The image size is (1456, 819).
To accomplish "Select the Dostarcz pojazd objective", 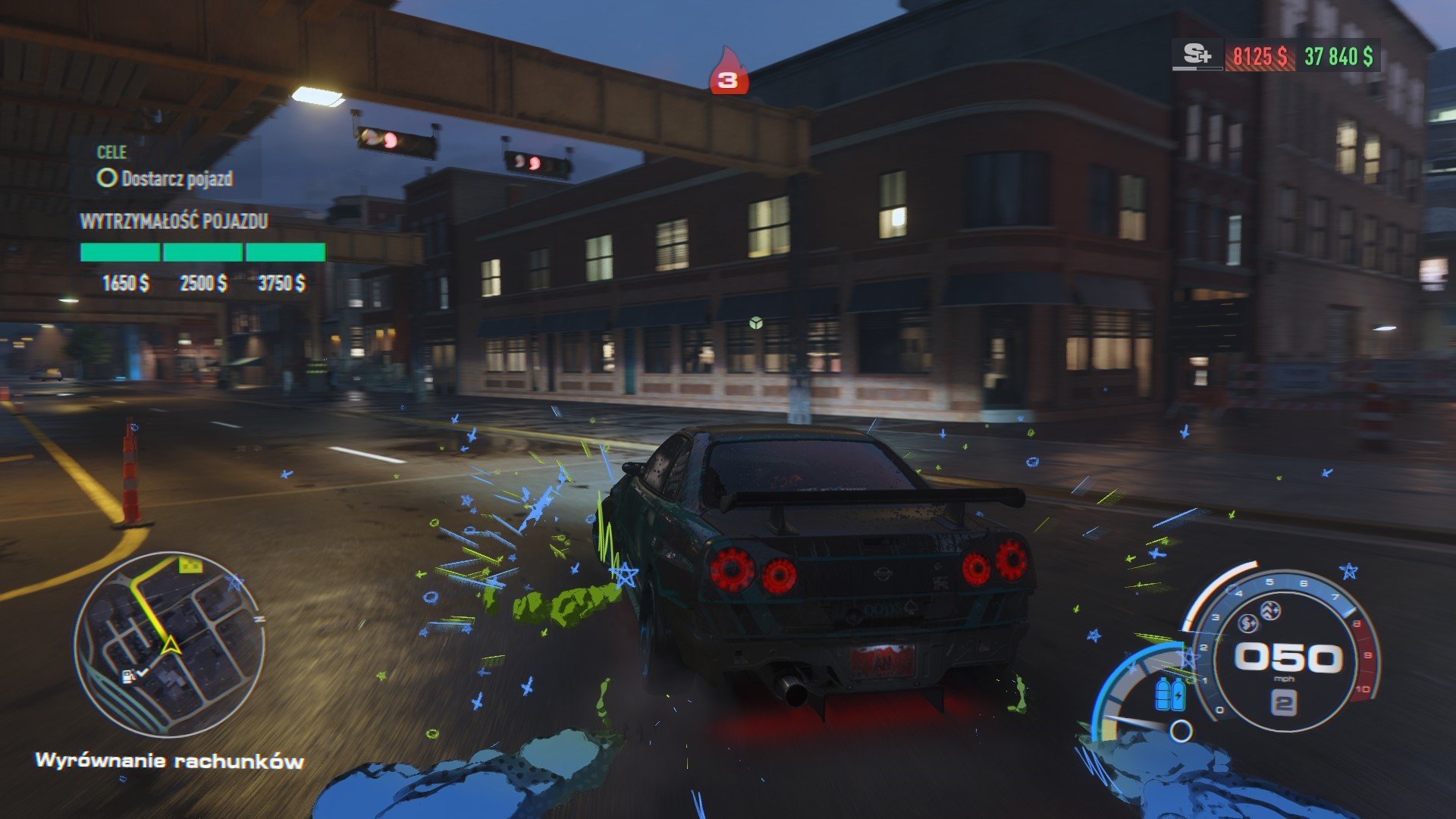I will point(165,179).
